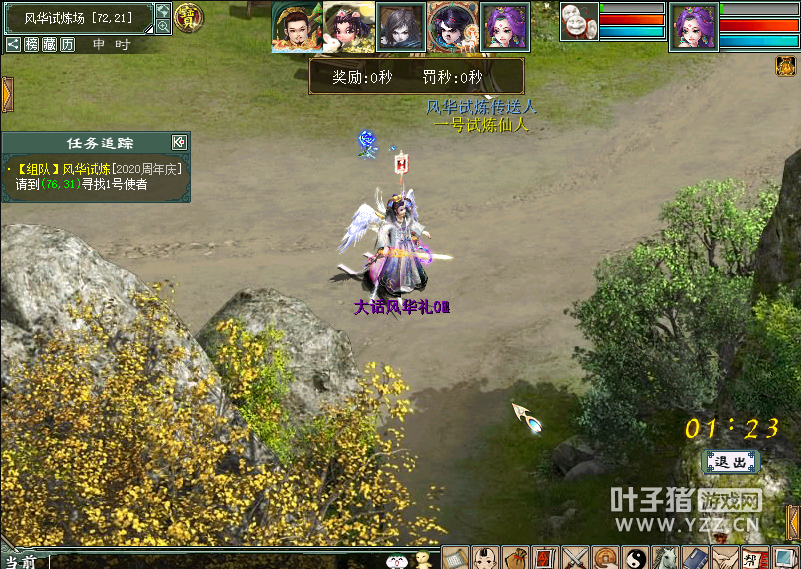Open the yin-yang skills icon
This screenshot has width=801, height=569.
point(635,557)
